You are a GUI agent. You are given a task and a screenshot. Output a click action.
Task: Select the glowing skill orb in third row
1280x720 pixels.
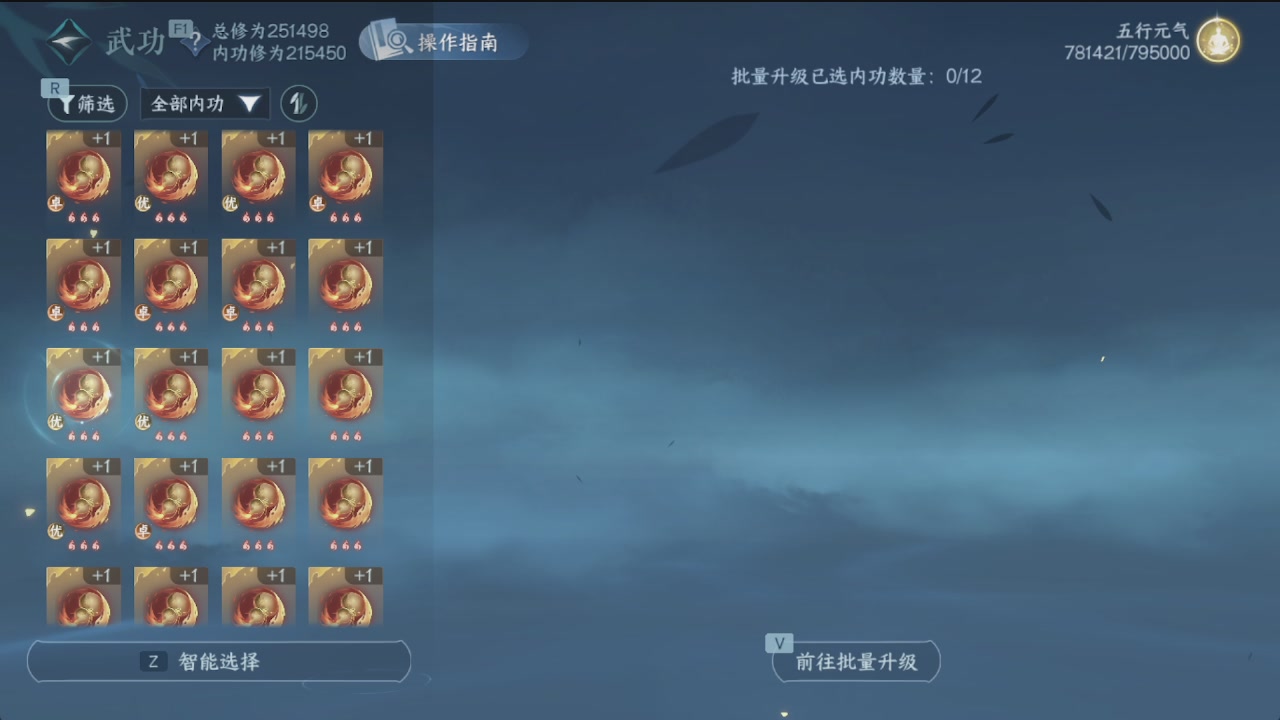point(83,394)
